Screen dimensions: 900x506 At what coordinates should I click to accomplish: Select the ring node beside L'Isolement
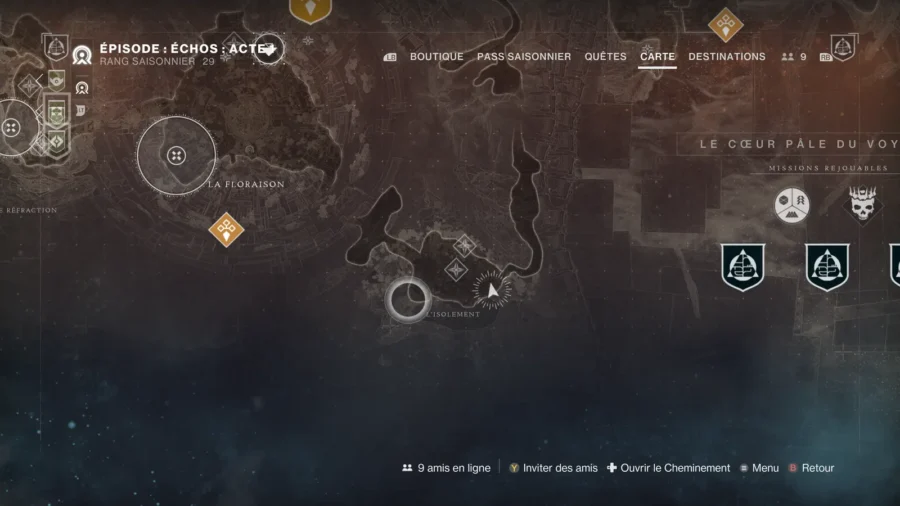point(408,299)
